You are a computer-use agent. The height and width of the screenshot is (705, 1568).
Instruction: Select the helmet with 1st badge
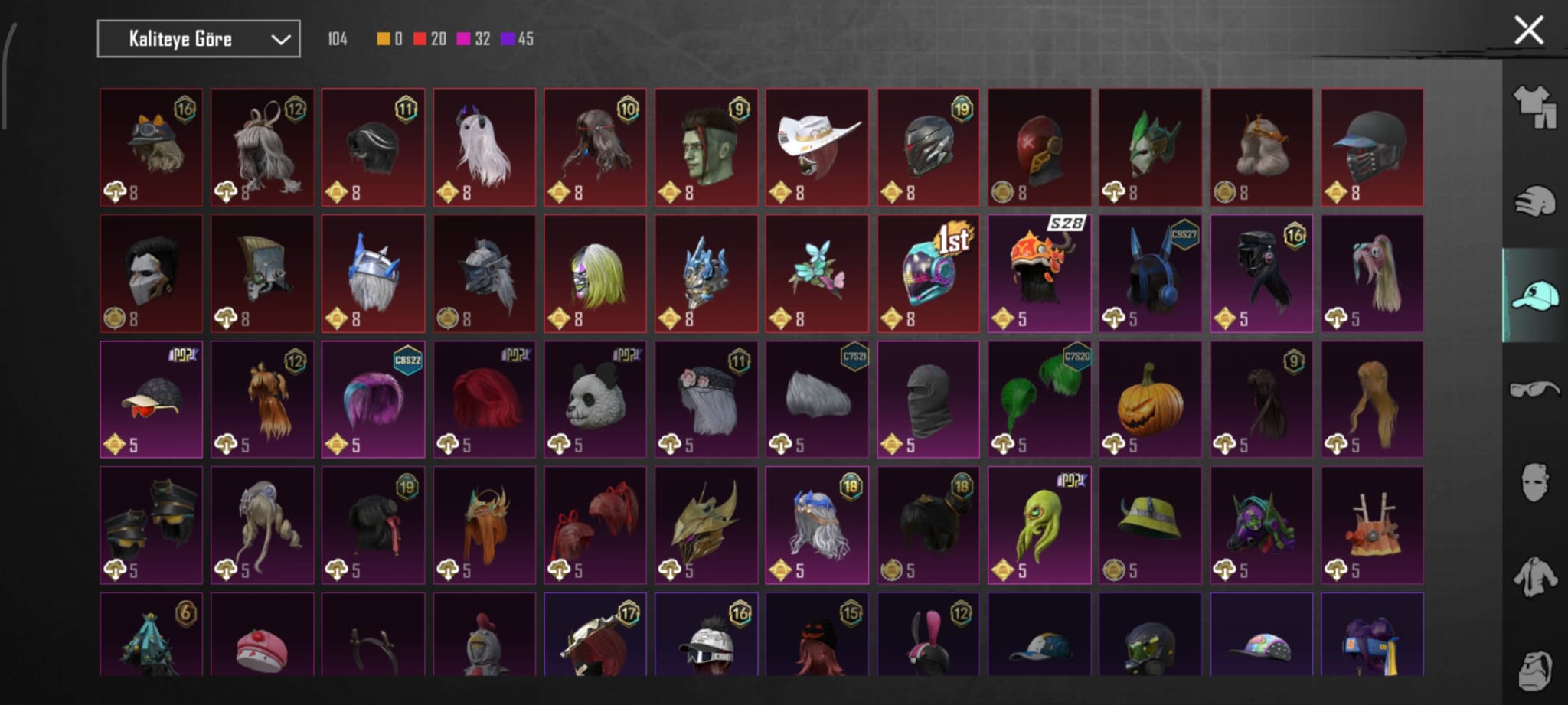point(928,273)
